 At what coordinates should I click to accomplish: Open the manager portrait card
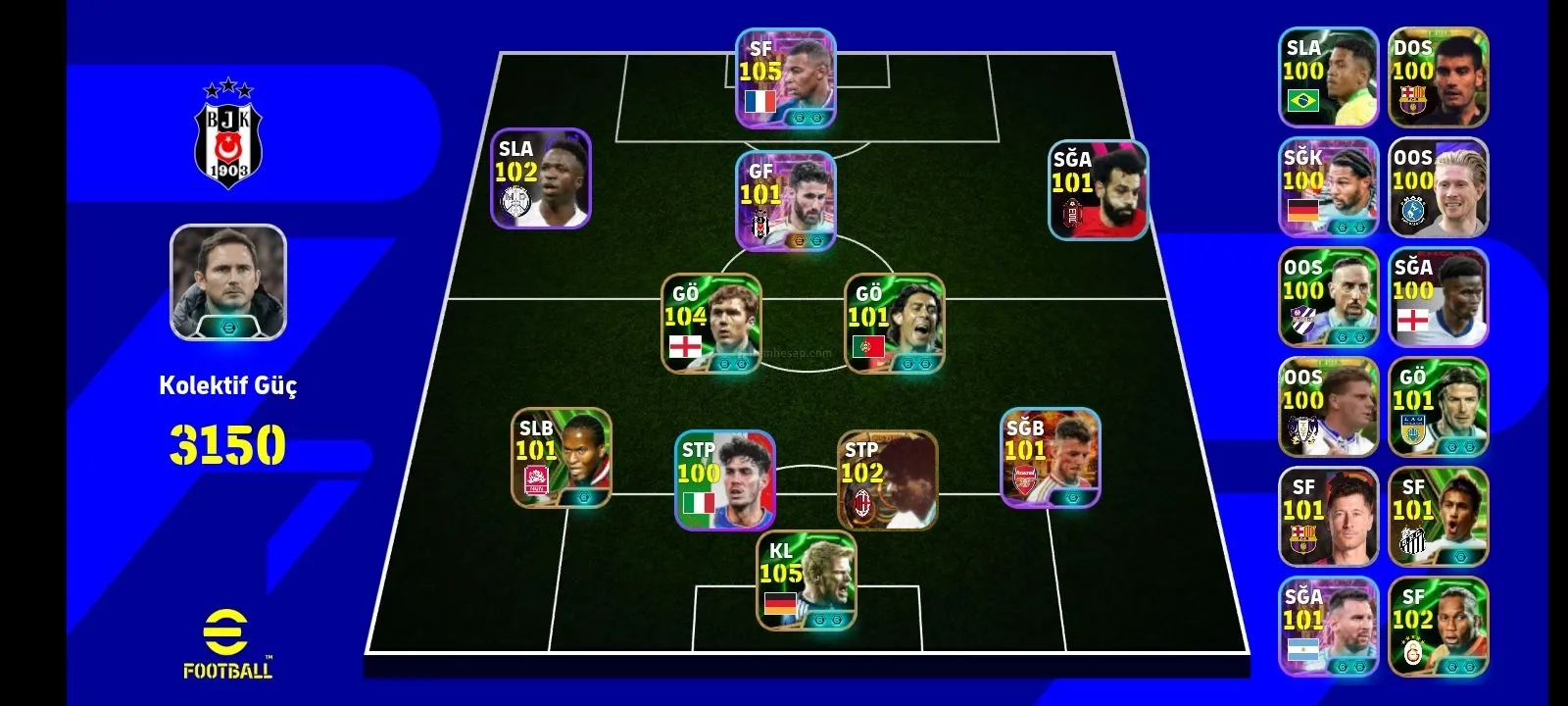coord(228,282)
